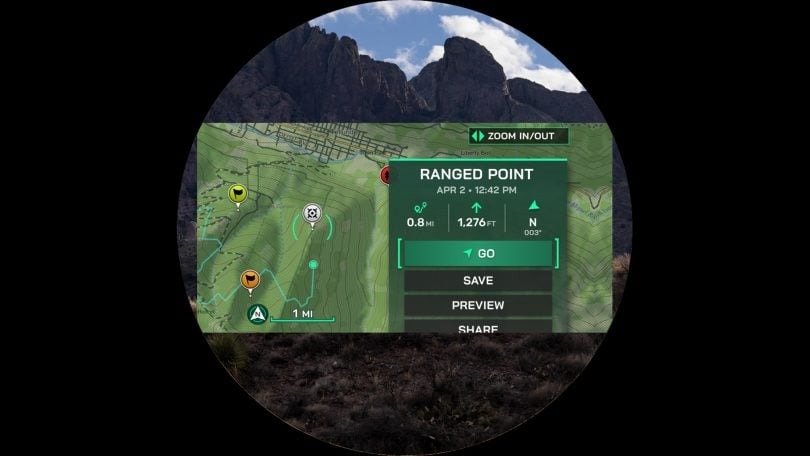This screenshot has width=810, height=456.
Task: Save the ranged point
Action: (477, 281)
